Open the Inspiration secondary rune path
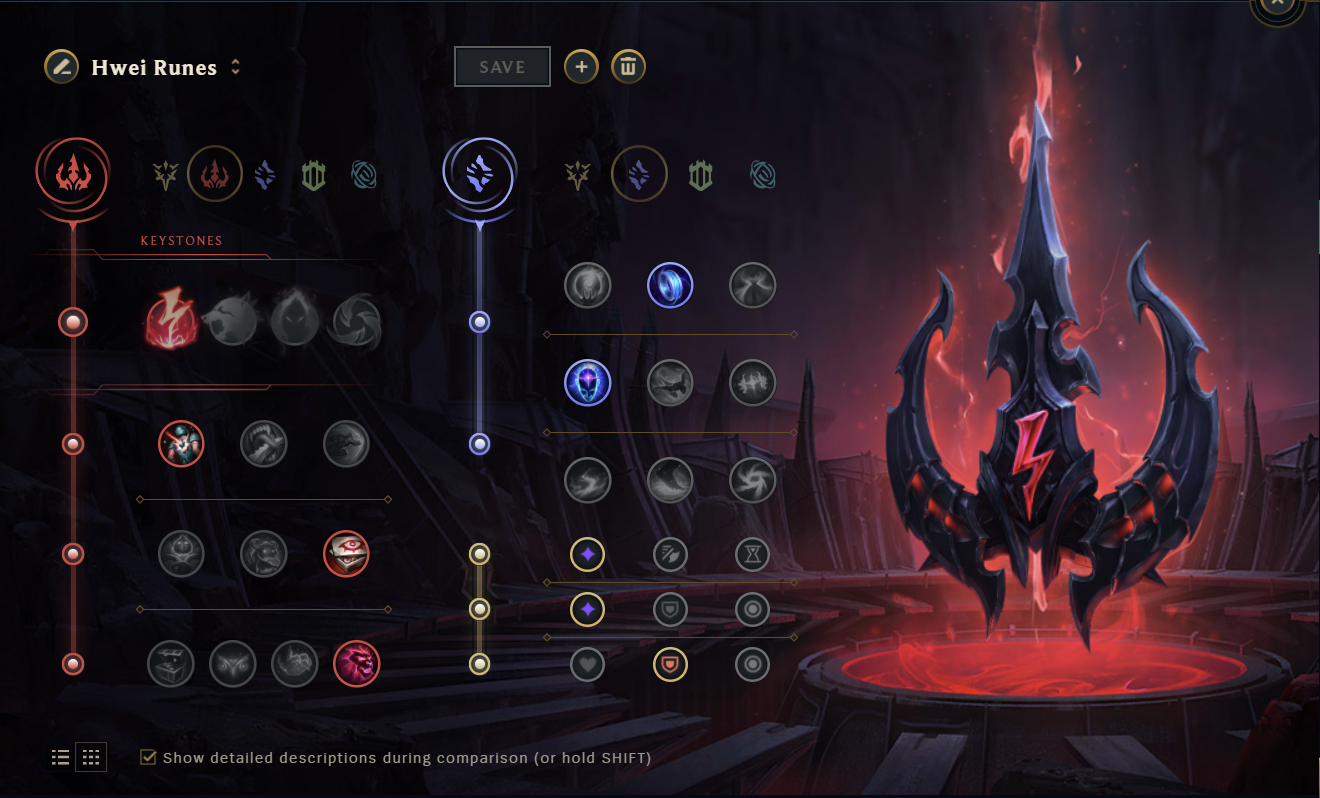The width and height of the screenshot is (1320, 798). 763,173
